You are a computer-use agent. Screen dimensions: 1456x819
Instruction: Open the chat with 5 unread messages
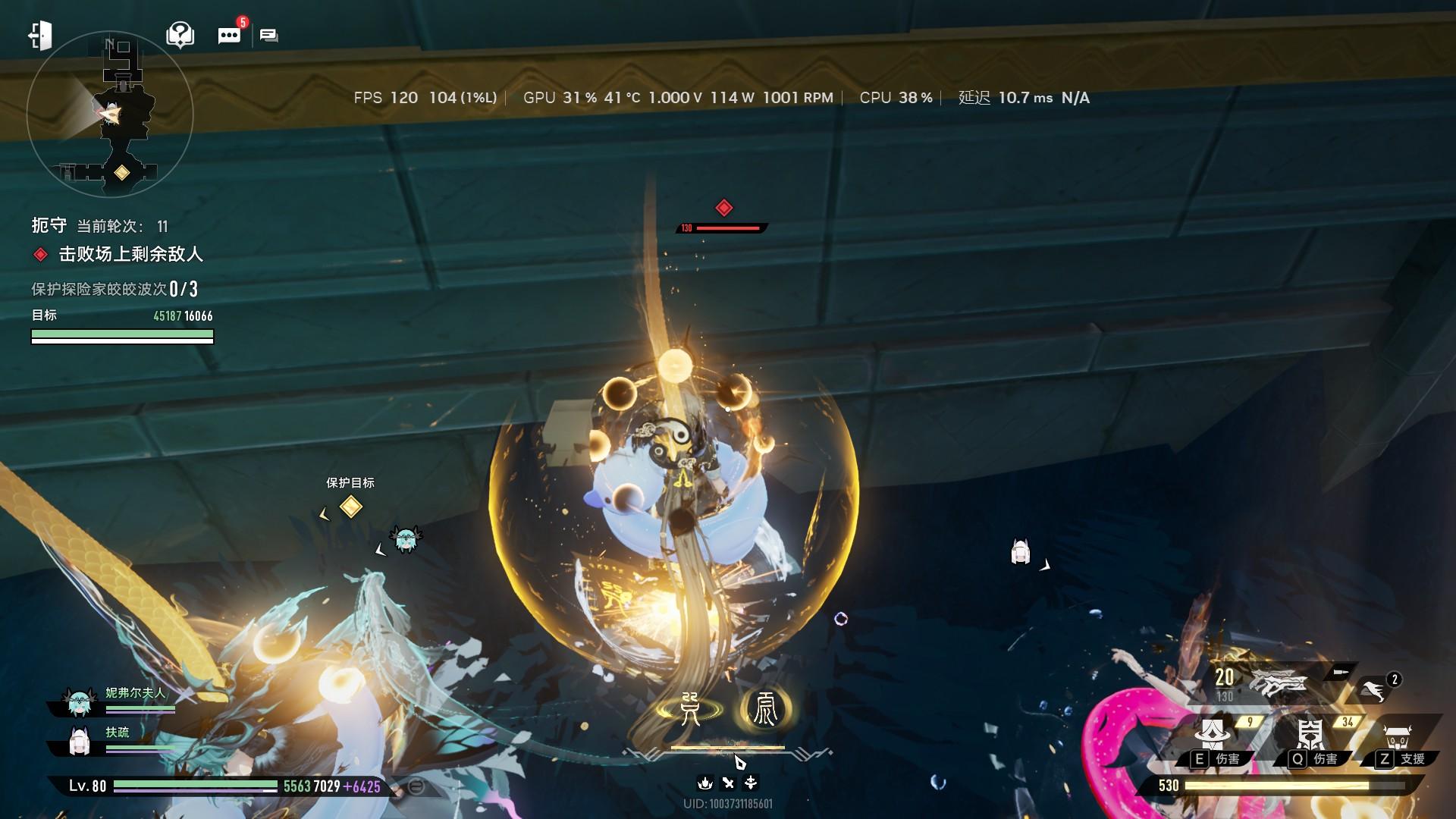point(229,35)
